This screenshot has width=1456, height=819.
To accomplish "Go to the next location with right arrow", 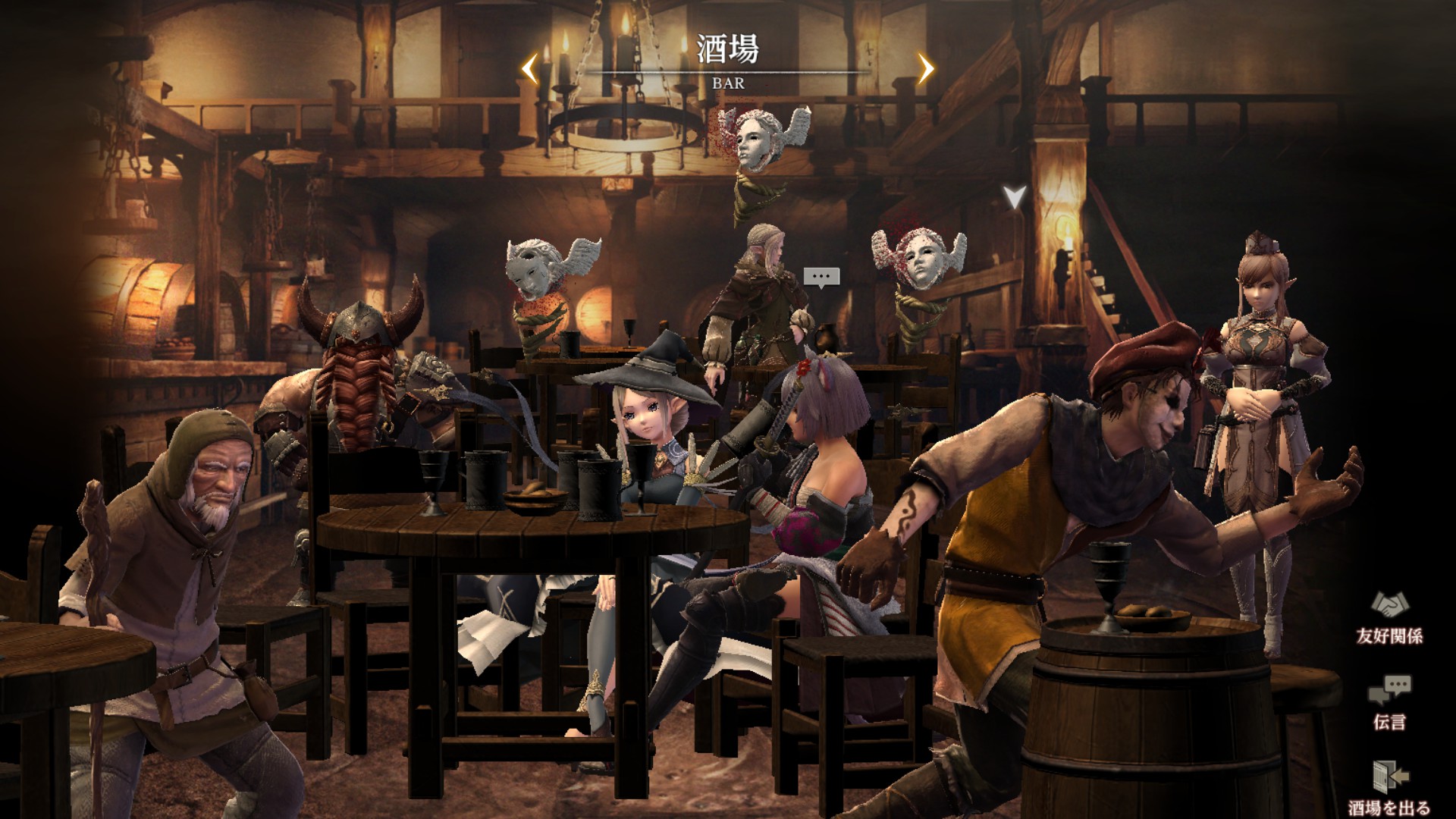I will tap(925, 69).
